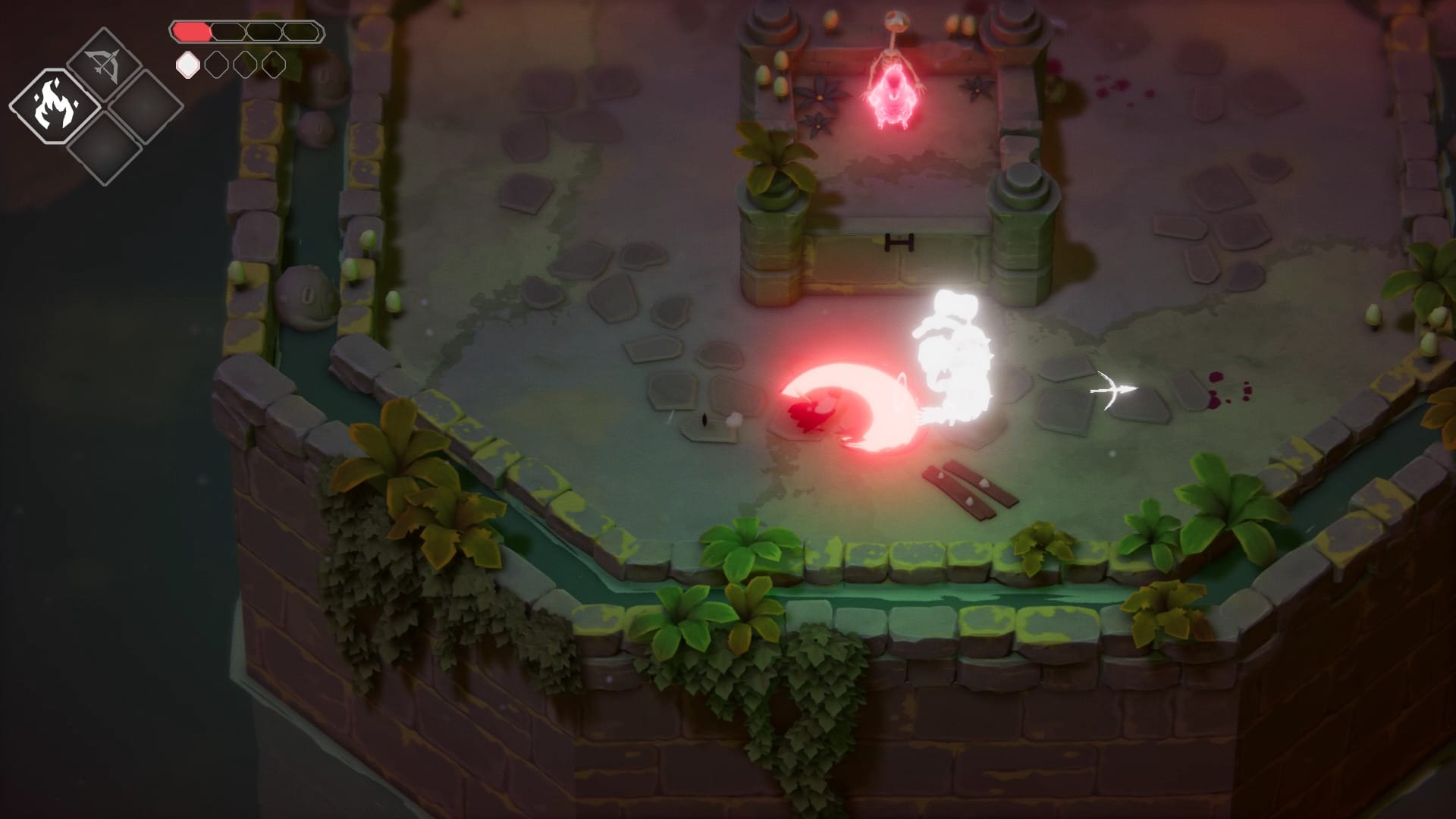Click the white spirit smoke cloud
The image size is (1456, 819).
point(954,356)
